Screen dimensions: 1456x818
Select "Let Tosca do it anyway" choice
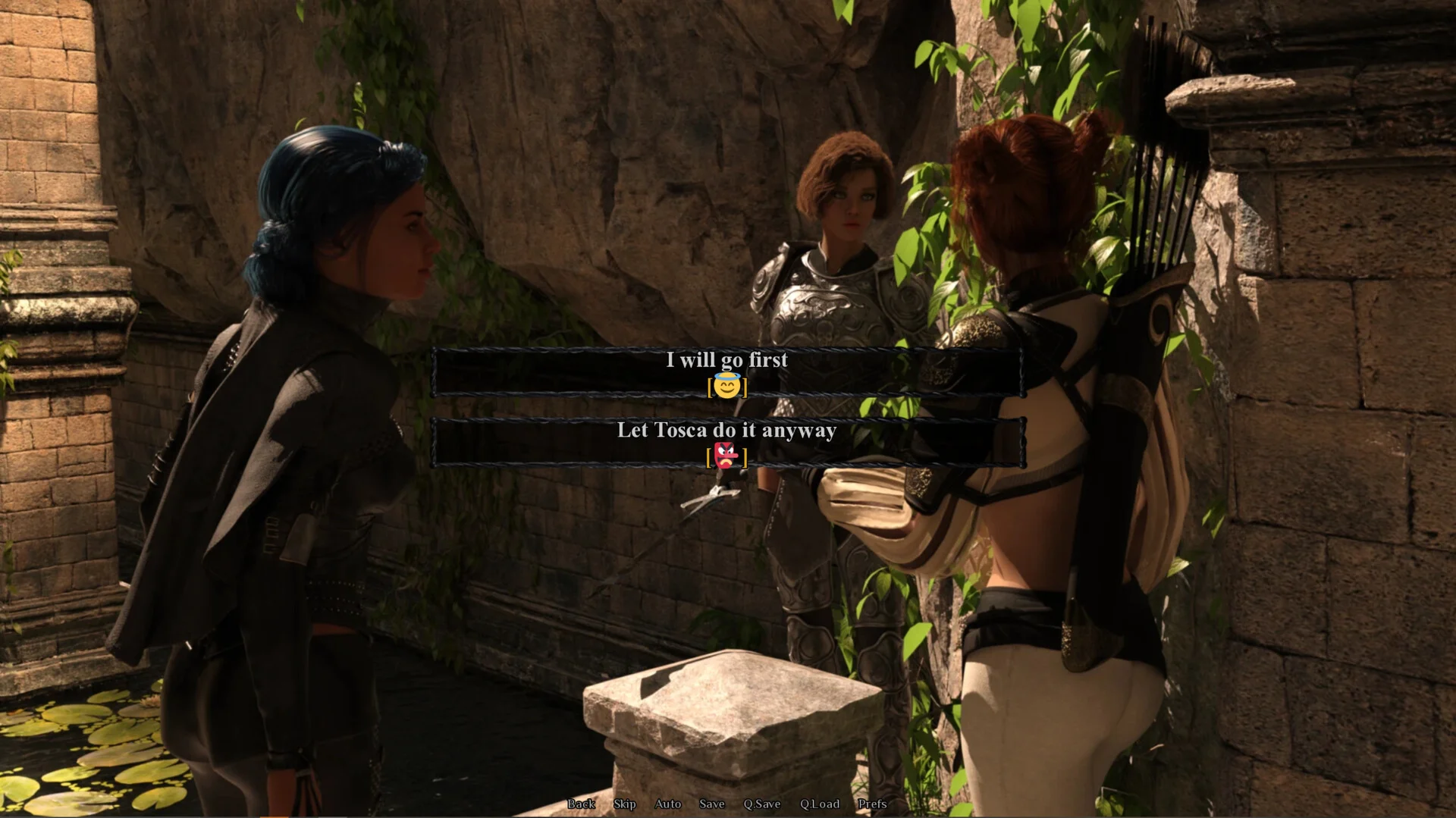[726, 442]
